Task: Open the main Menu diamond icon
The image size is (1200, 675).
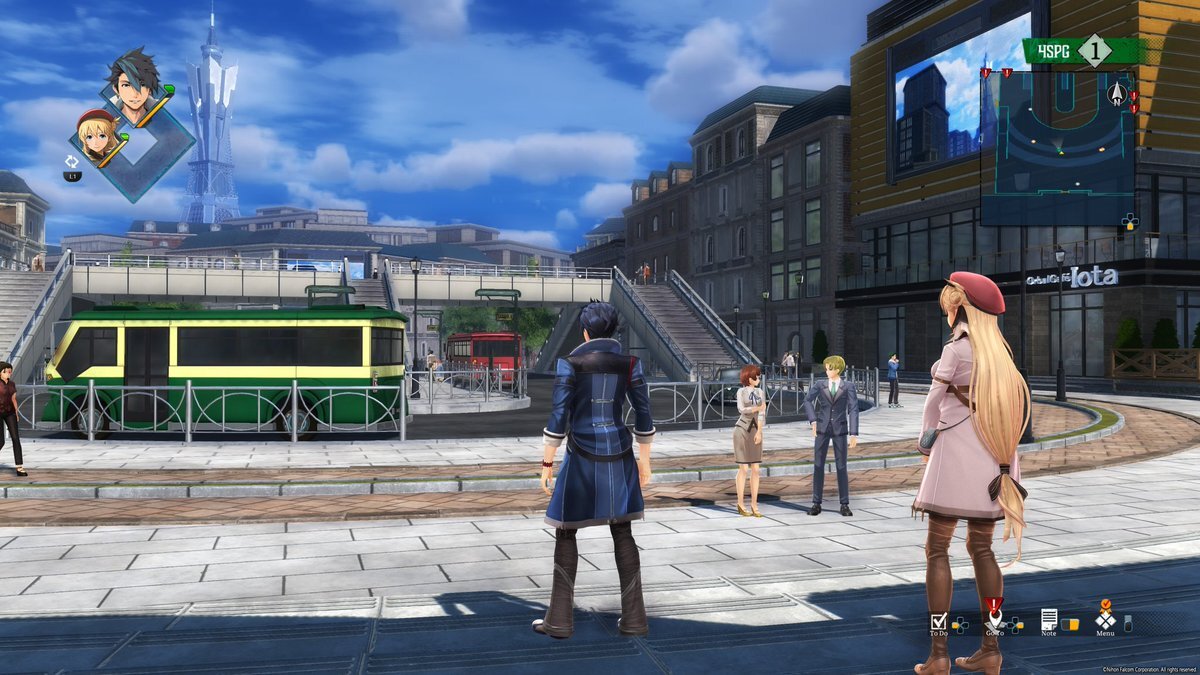Action: (1105, 620)
